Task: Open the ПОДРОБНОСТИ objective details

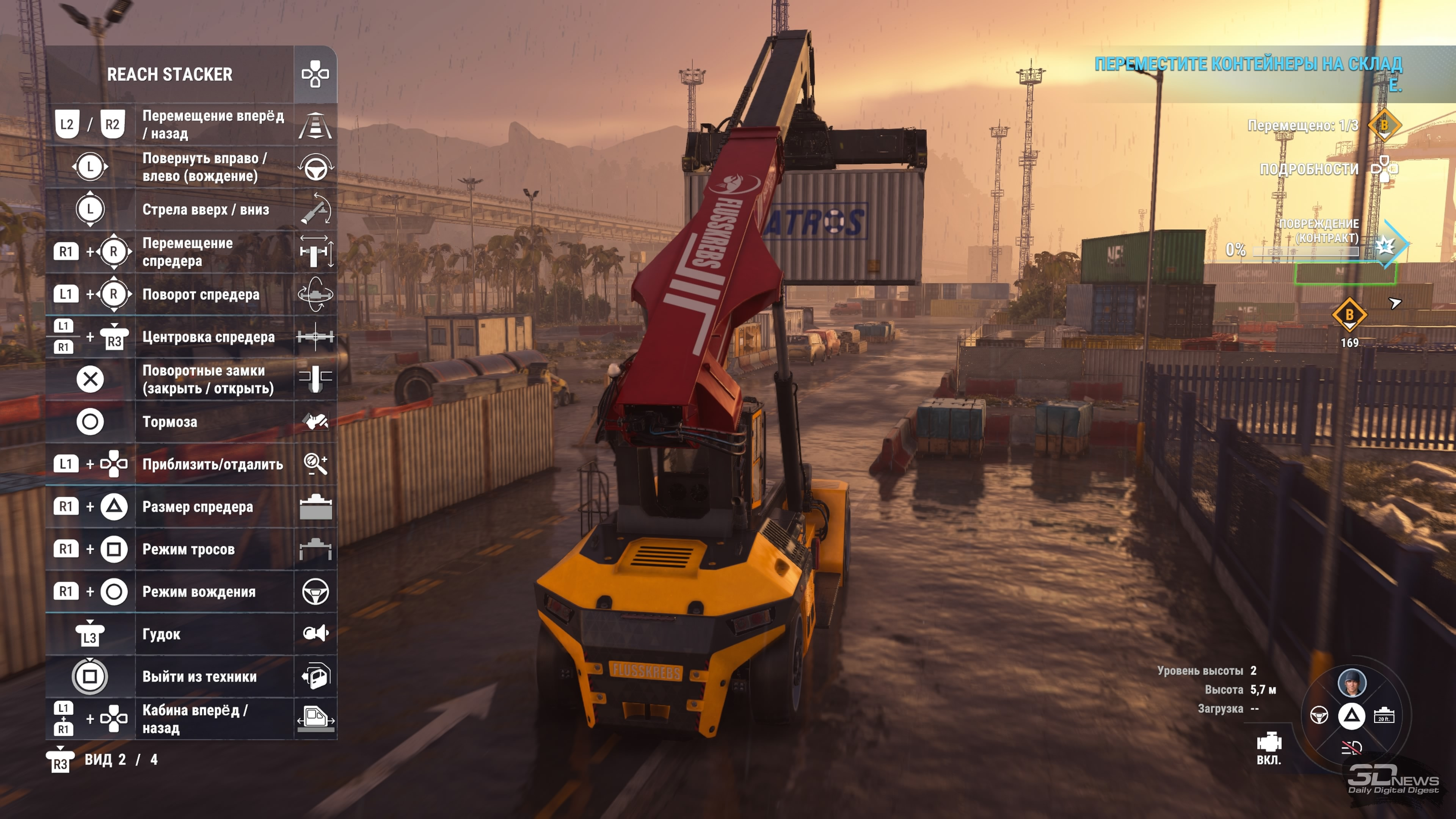Action: [x=1309, y=169]
